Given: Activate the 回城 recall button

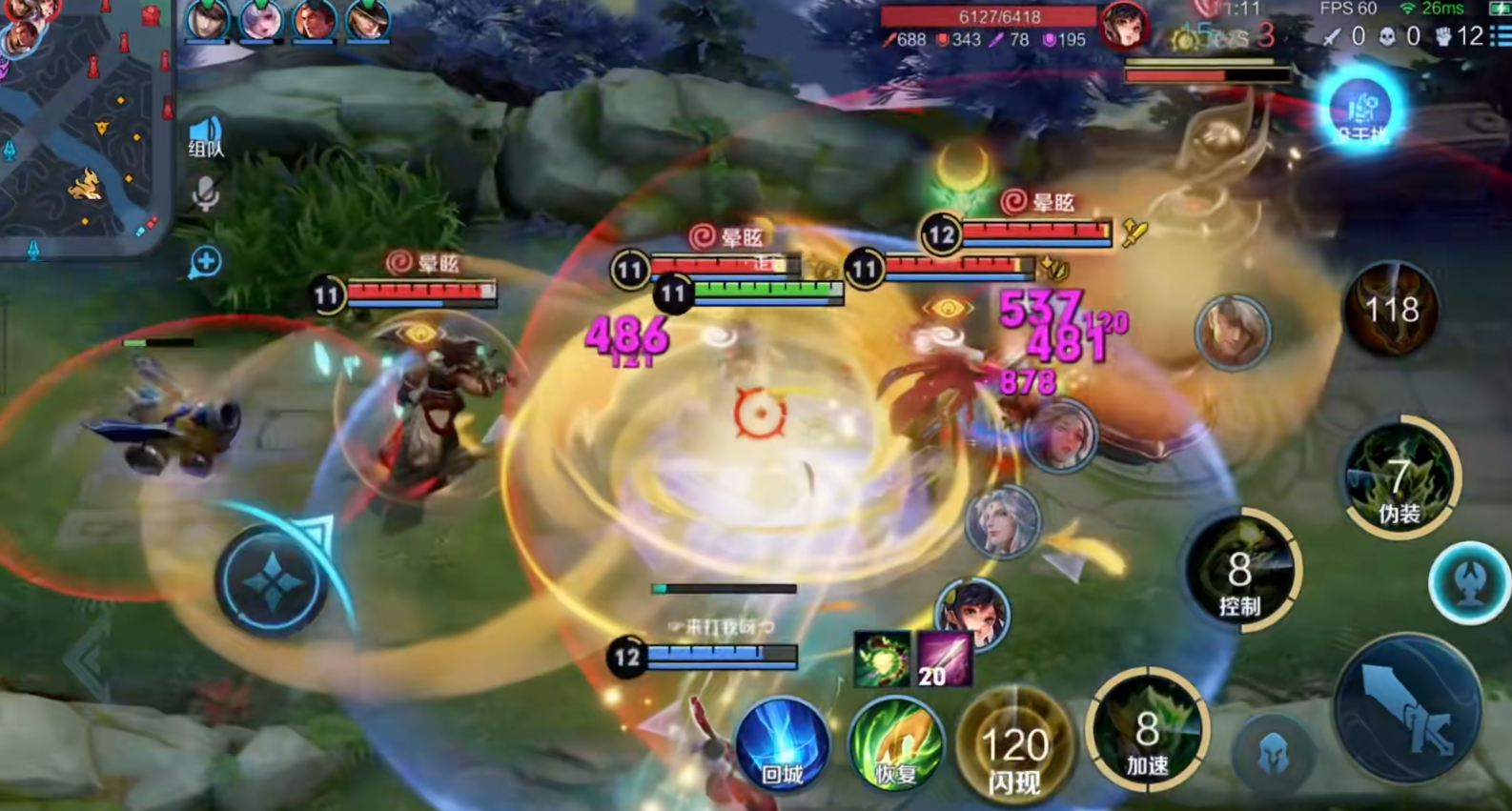Looking at the screenshot, I should tap(782, 744).
